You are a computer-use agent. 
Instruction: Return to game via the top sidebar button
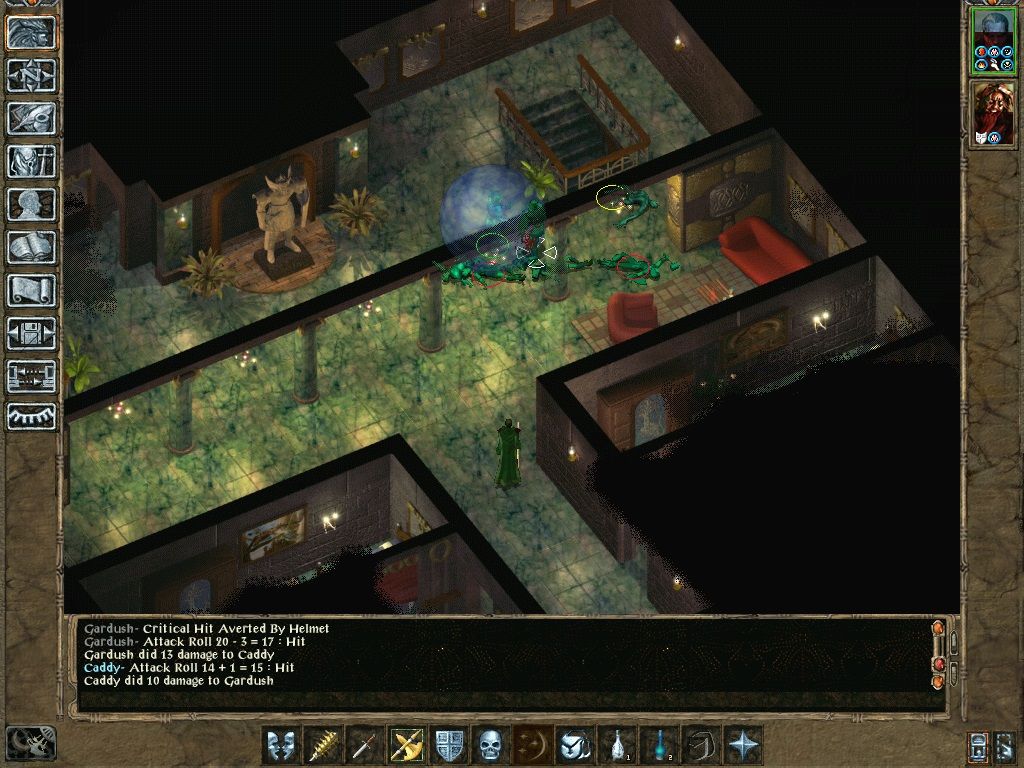pos(32,33)
